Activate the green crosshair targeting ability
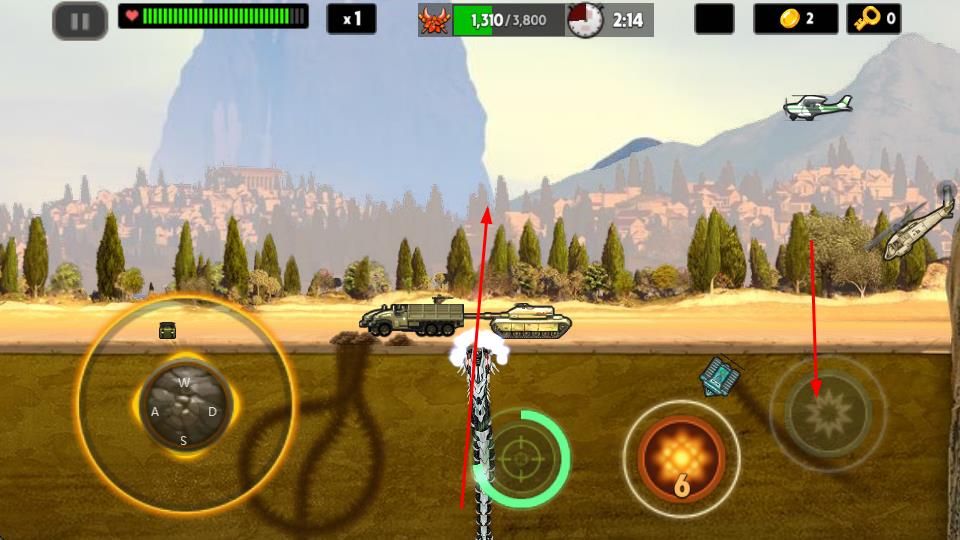The width and height of the screenshot is (960, 540). click(x=520, y=459)
